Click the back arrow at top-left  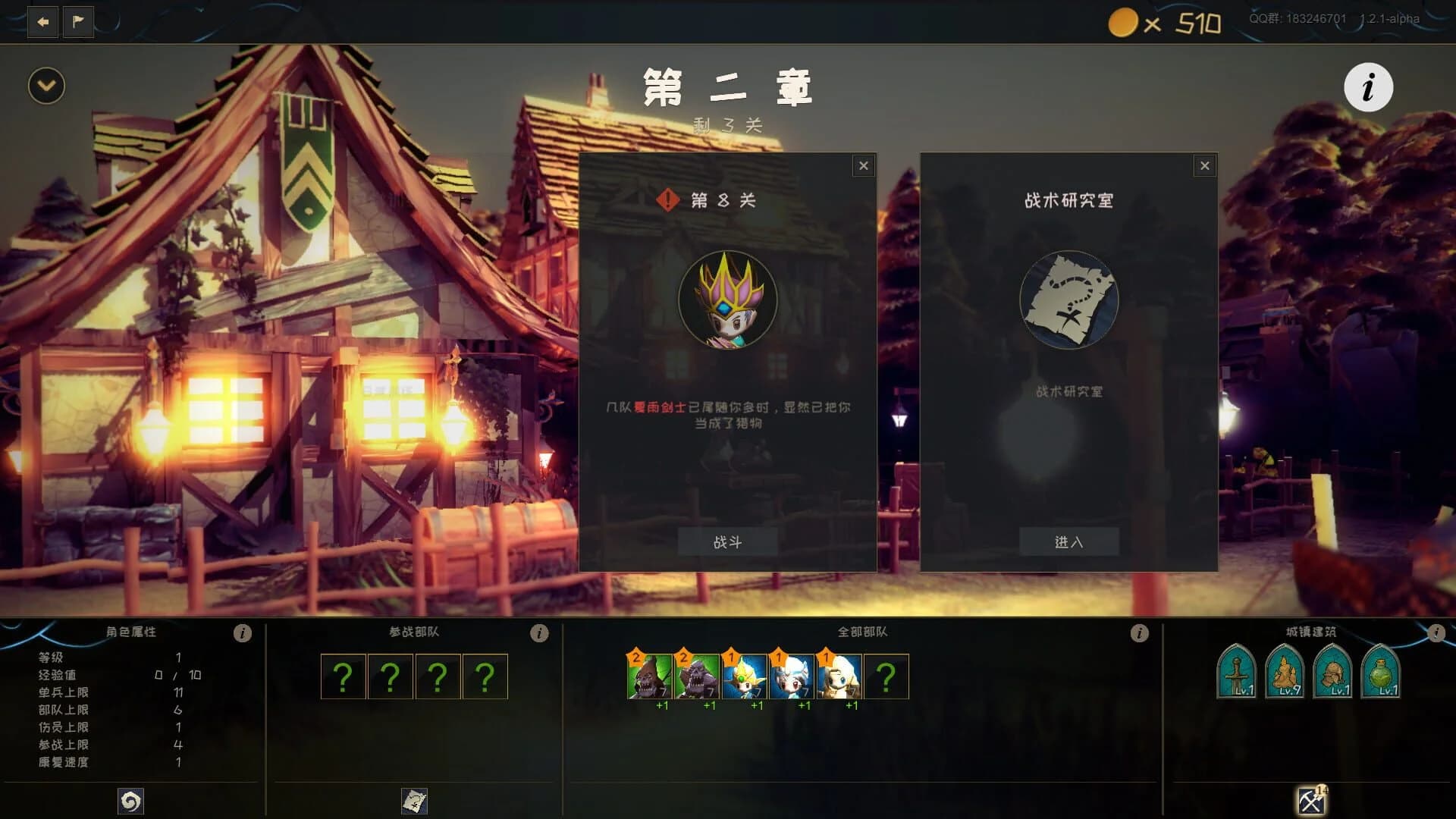(43, 22)
